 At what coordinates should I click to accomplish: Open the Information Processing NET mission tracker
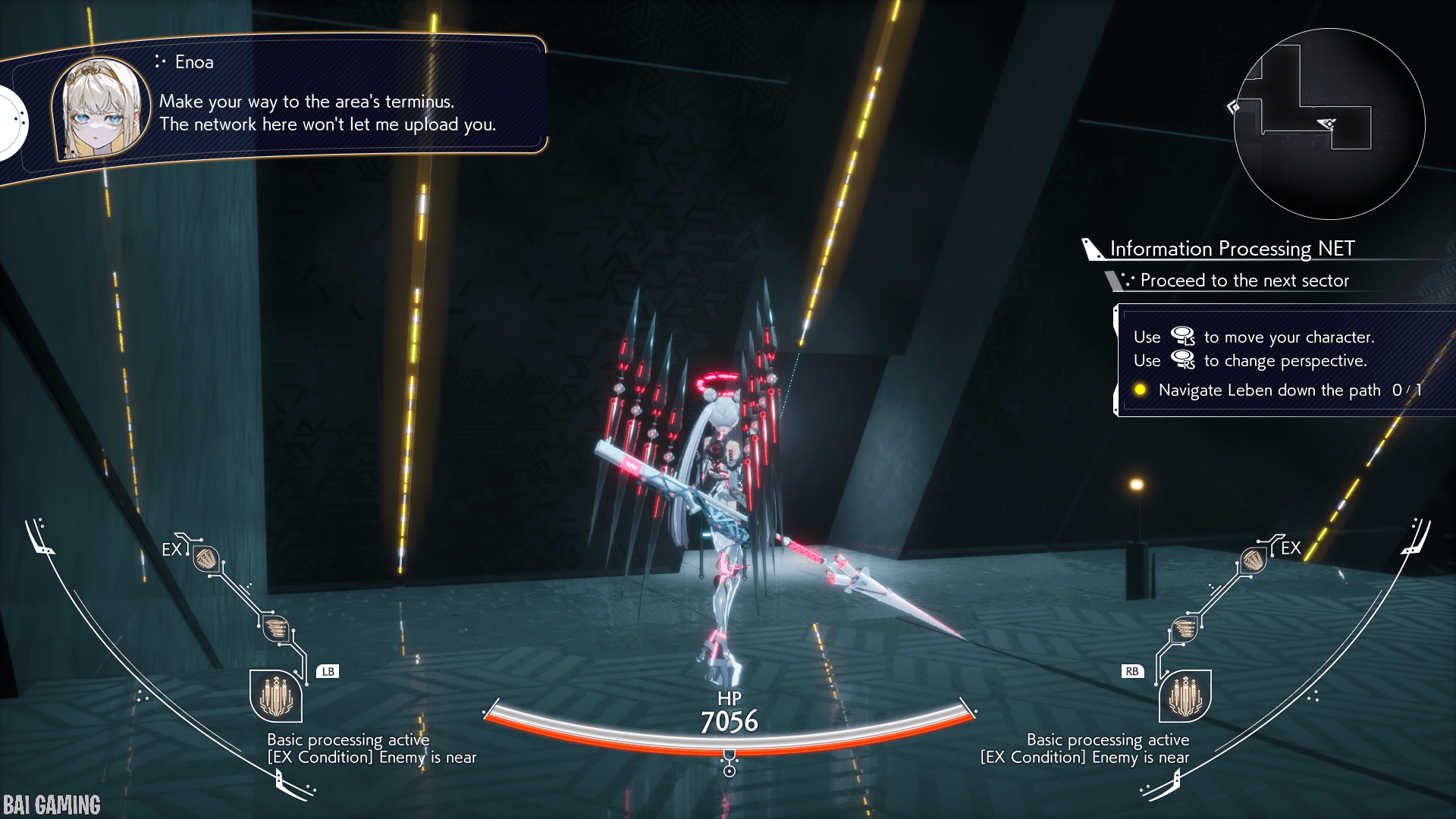point(1232,249)
